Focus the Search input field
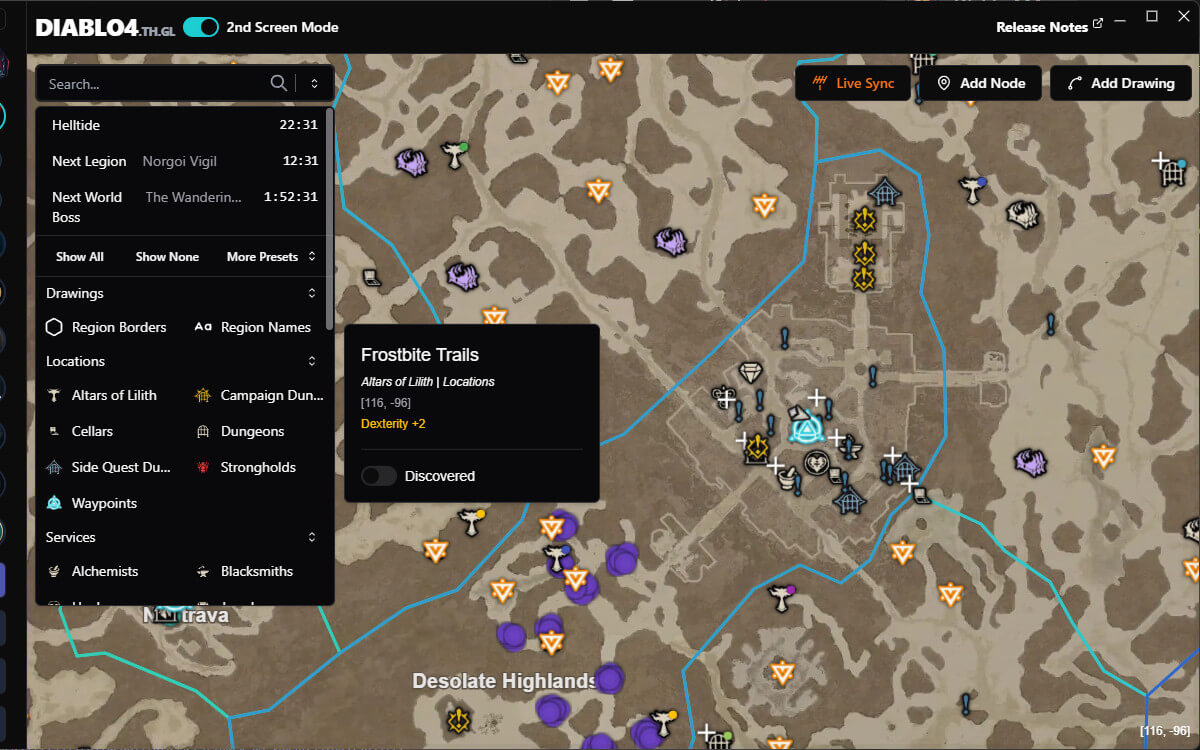This screenshot has width=1200, height=750. coord(155,84)
